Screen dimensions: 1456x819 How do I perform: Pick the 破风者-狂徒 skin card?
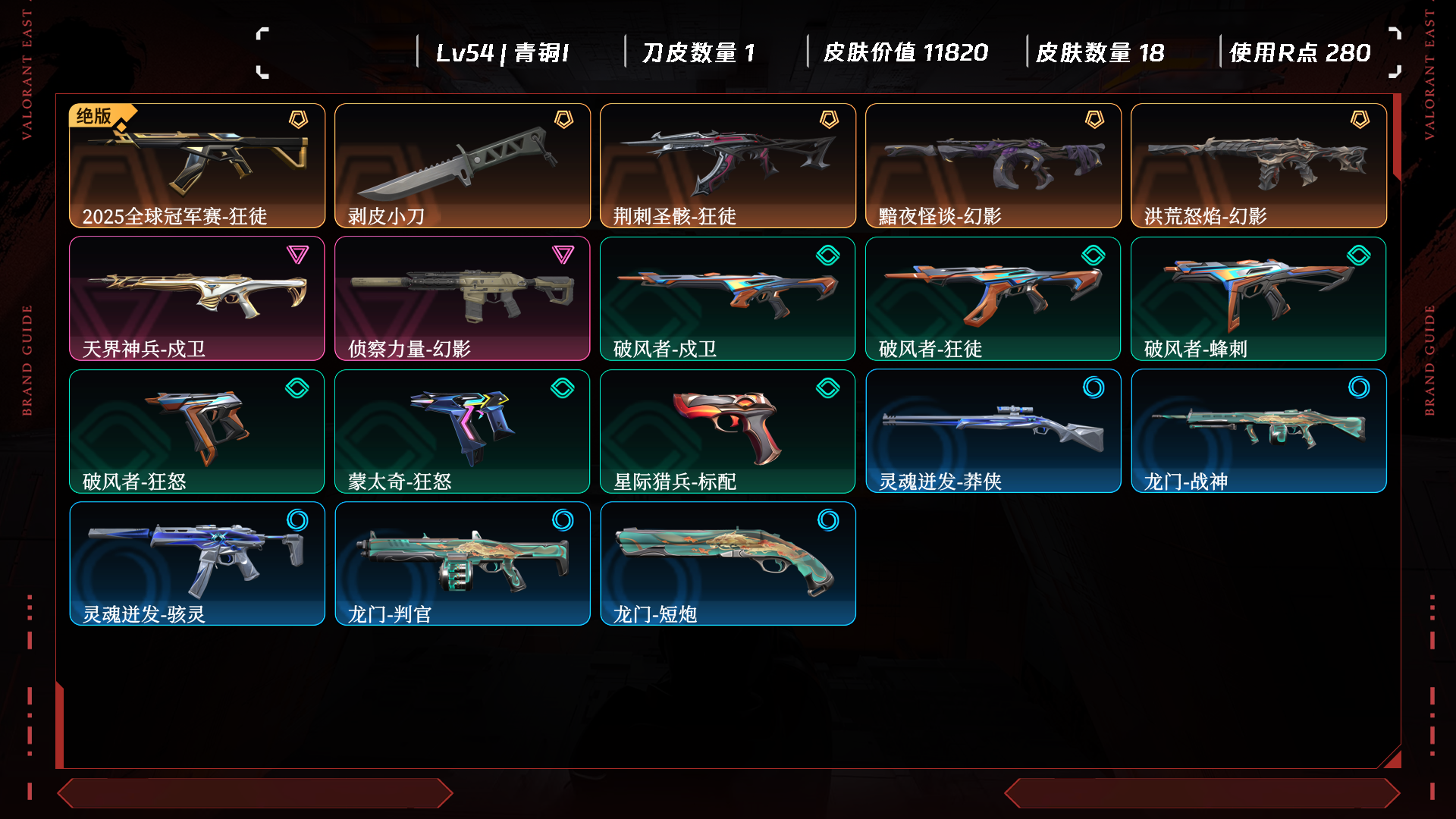click(x=993, y=298)
